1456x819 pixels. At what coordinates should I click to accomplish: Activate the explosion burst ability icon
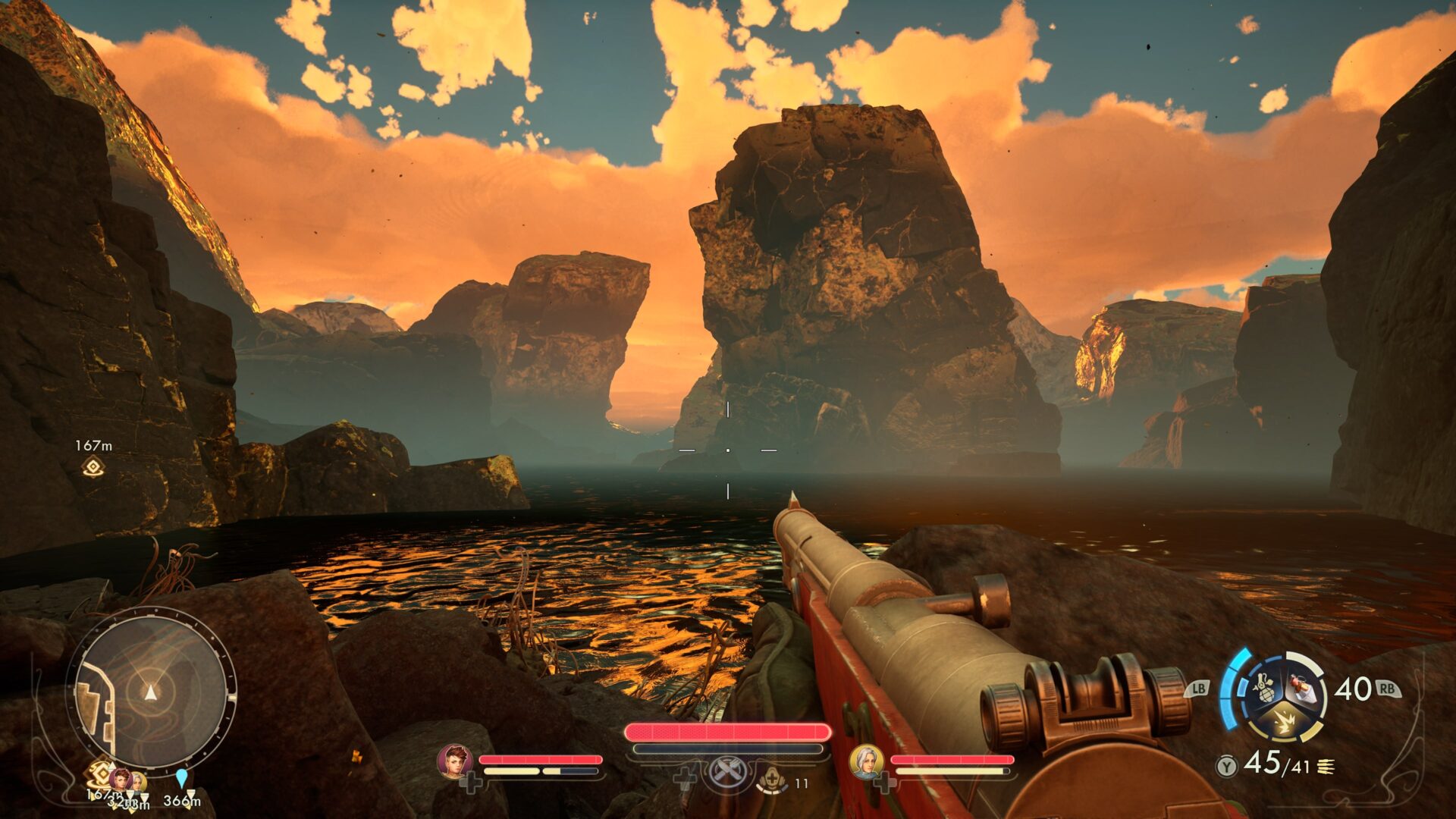point(1285,724)
